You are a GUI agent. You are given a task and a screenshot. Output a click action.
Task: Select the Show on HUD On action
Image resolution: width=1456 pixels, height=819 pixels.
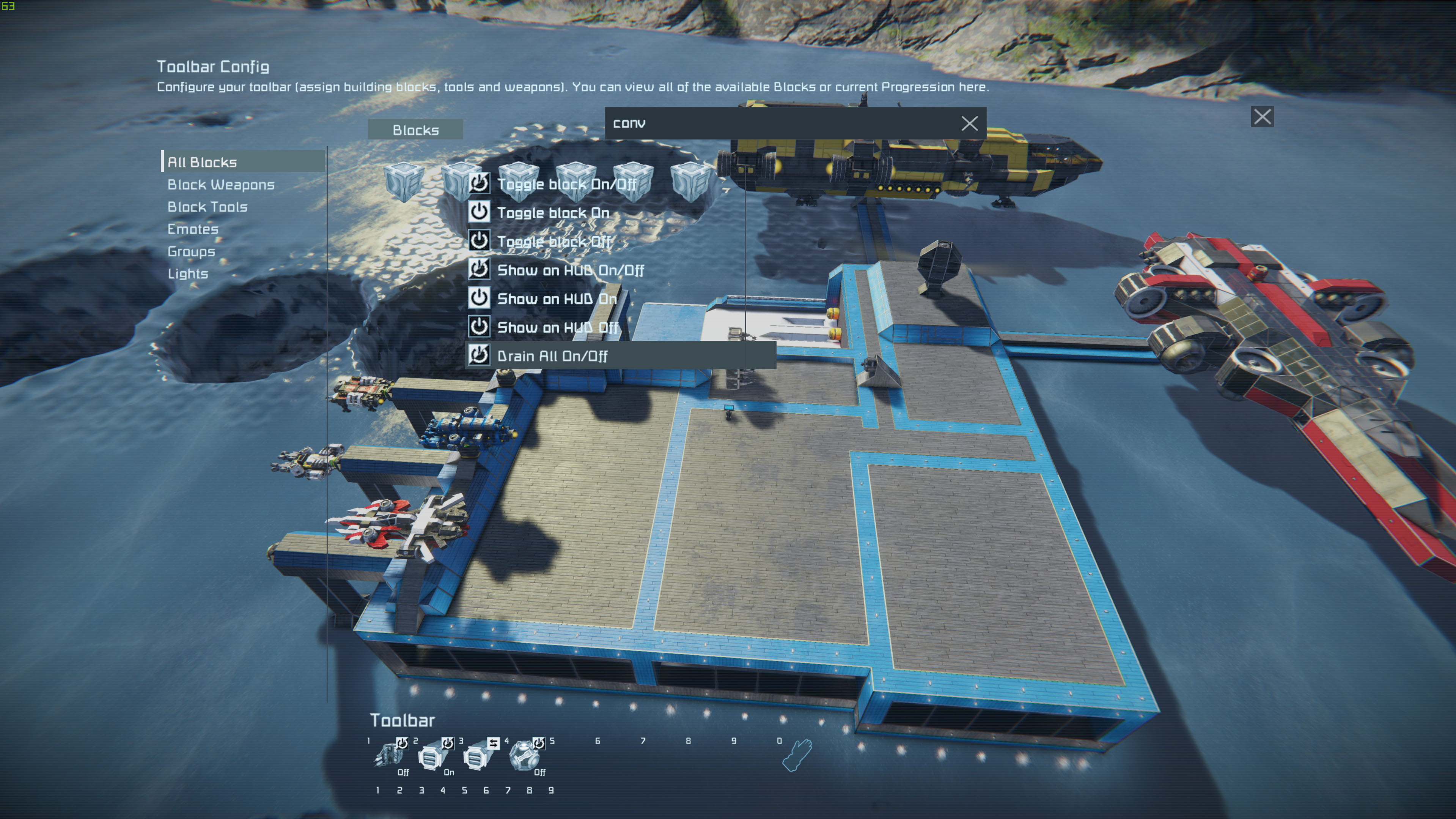click(x=556, y=299)
